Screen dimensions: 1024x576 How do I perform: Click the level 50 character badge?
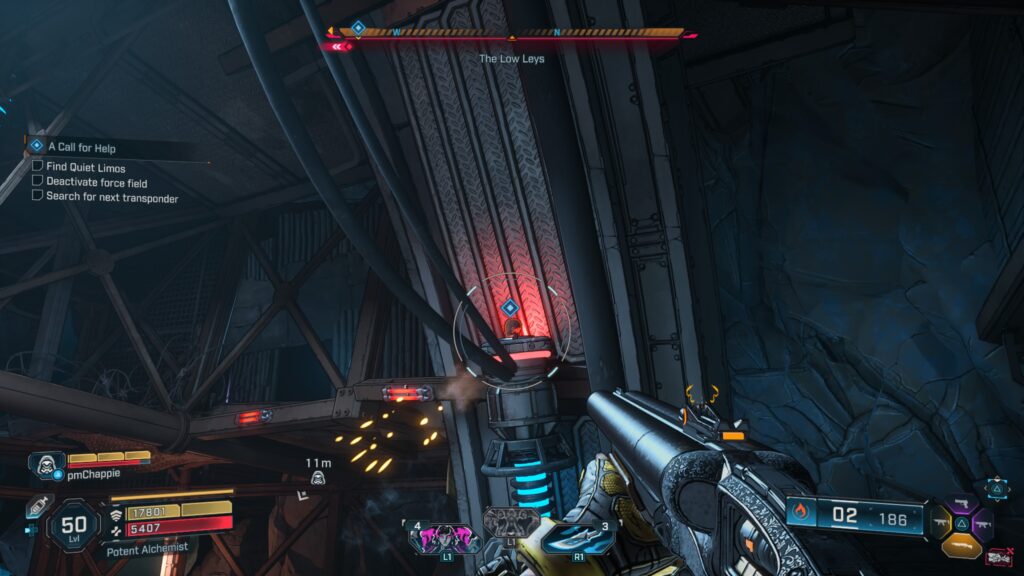pos(74,523)
